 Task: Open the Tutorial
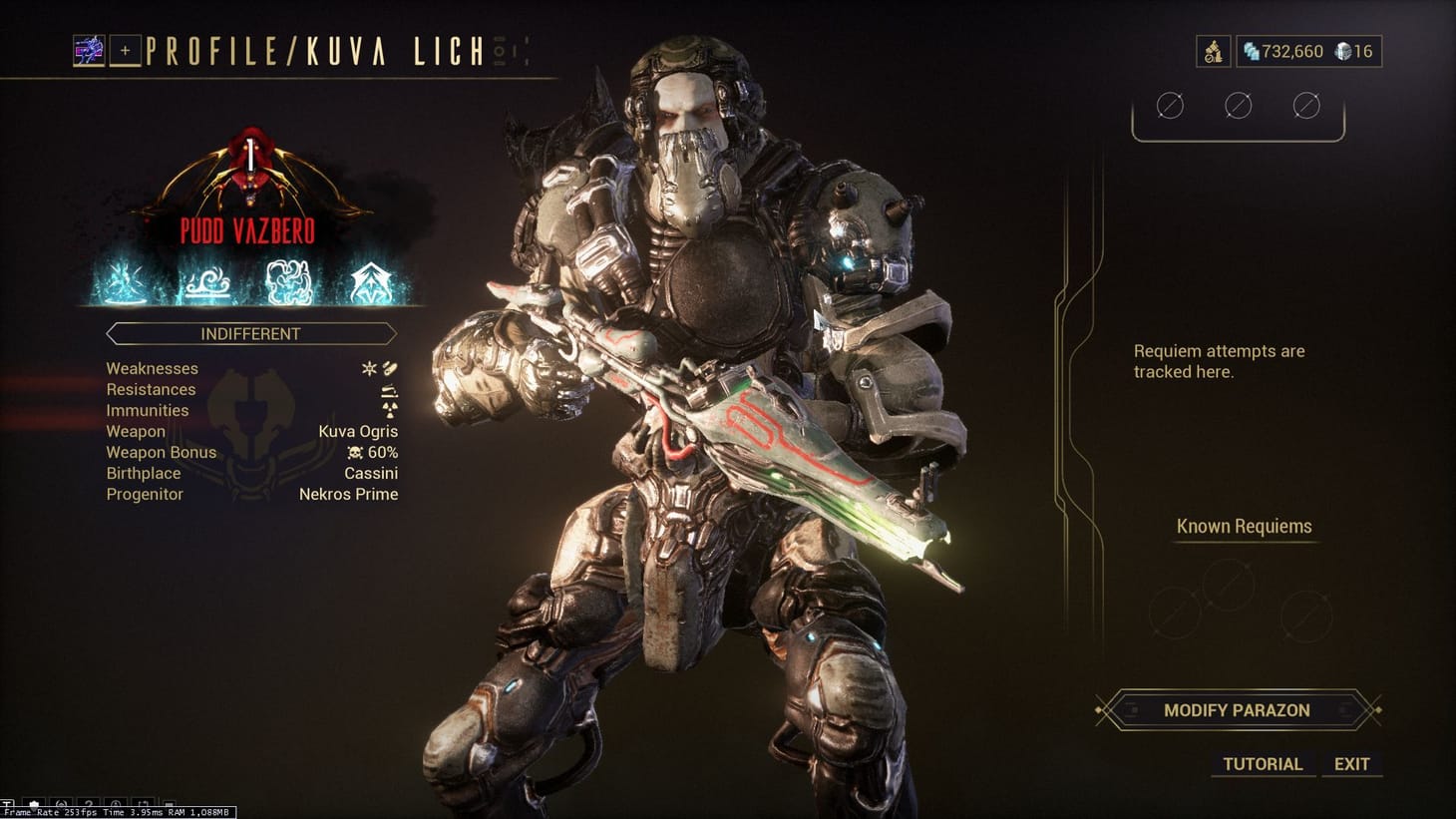pyautogui.click(x=1262, y=764)
